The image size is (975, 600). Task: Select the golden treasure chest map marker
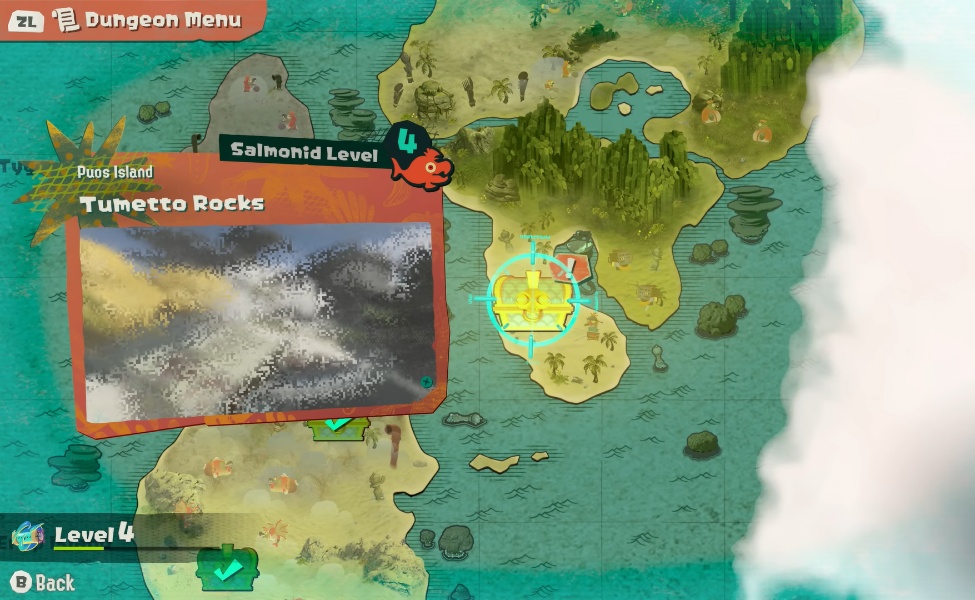click(x=532, y=297)
